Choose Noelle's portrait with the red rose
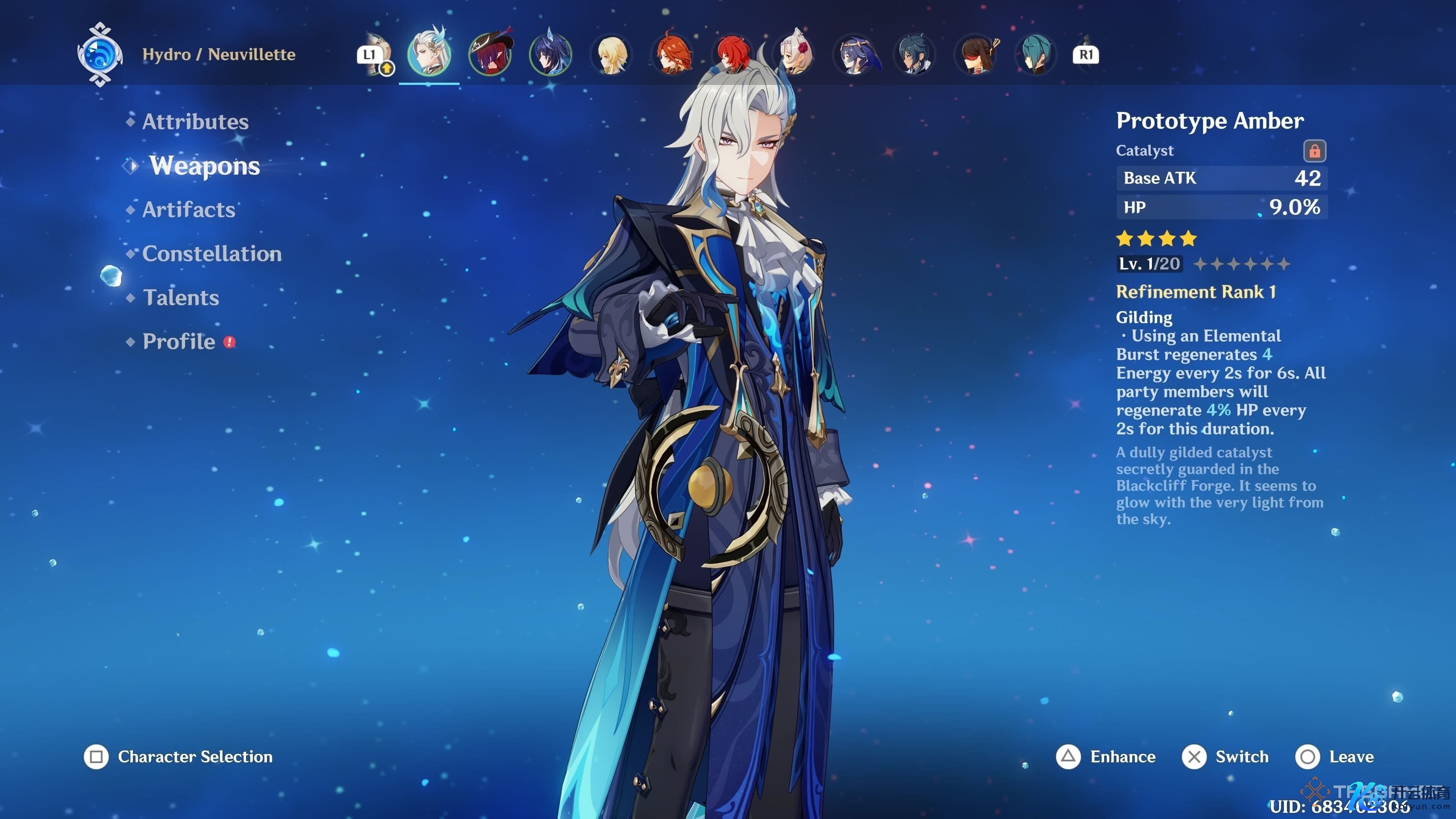The image size is (1456, 819). 795,55
